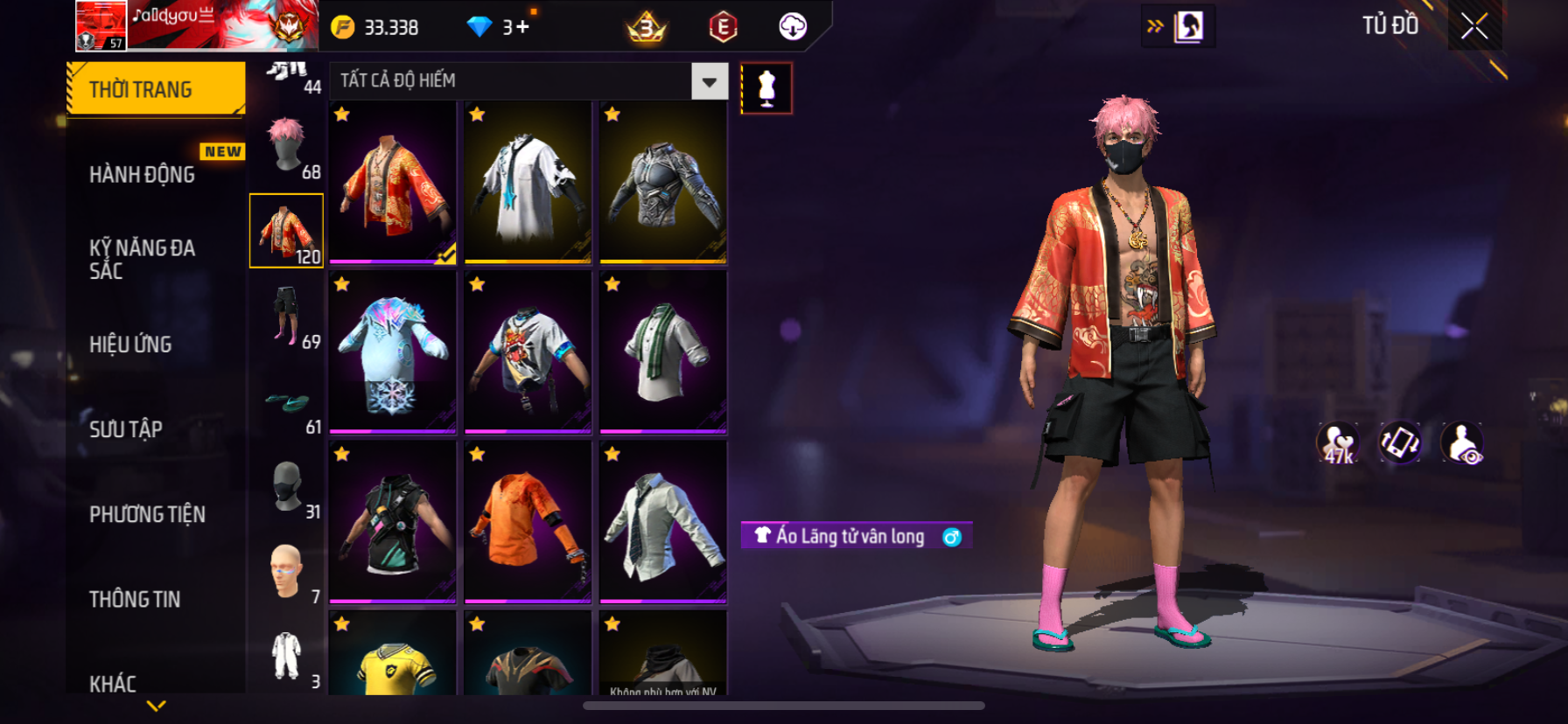Image resolution: width=1568 pixels, height=724 pixels.
Task: Add diamonds with the plus button
Action: (x=522, y=27)
